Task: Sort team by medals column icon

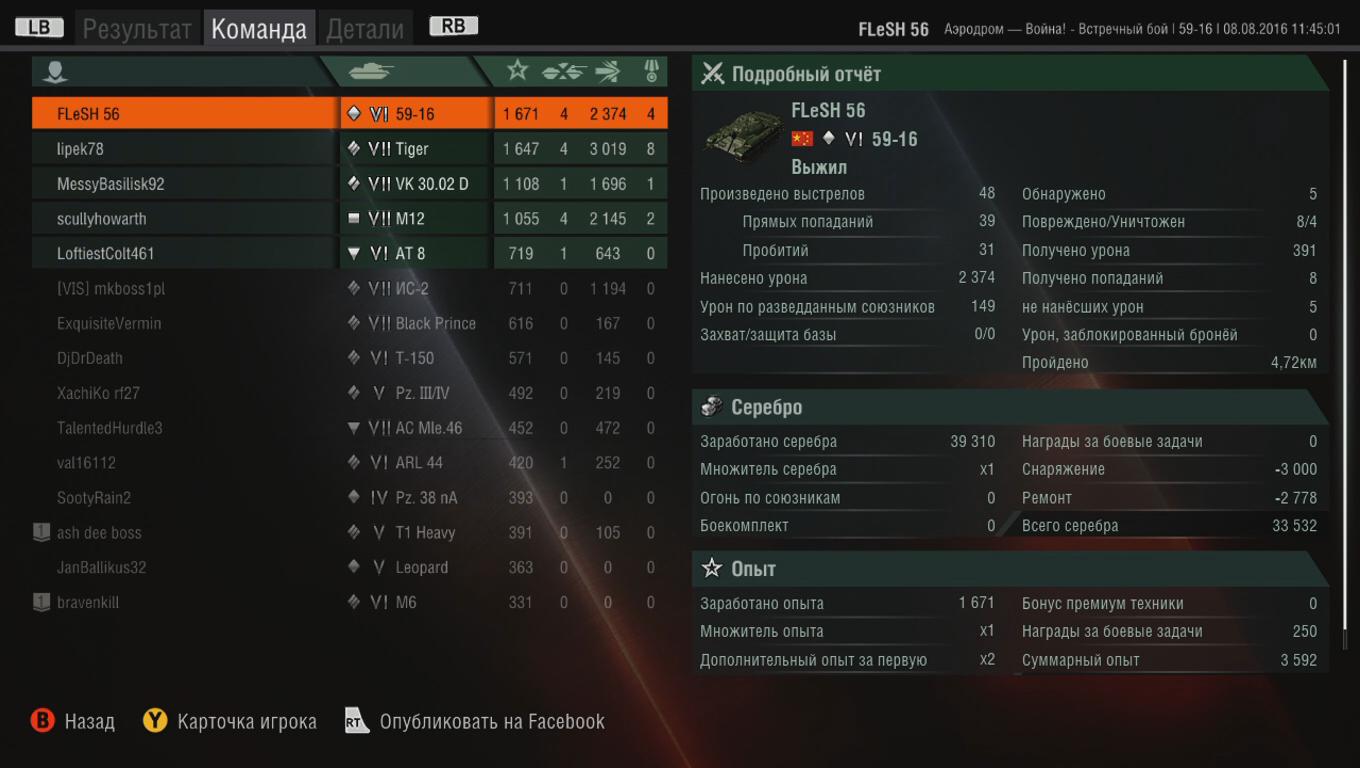Action: point(651,70)
